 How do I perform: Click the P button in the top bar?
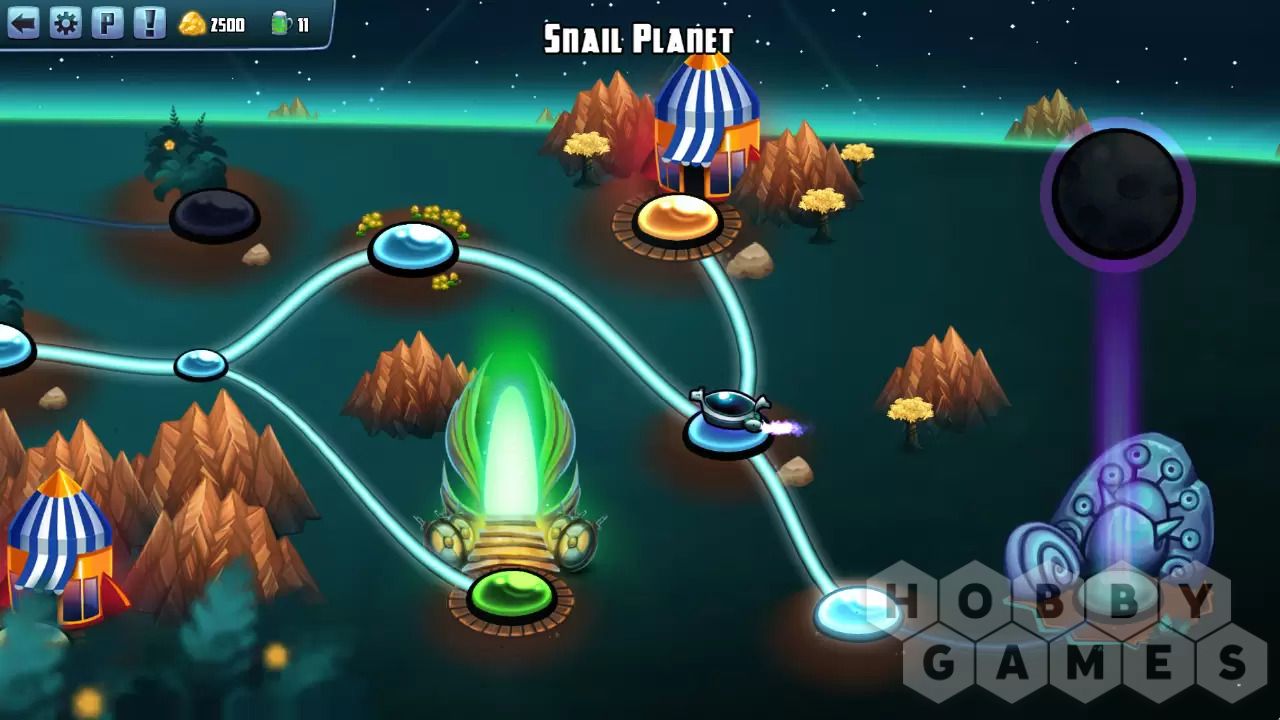click(x=107, y=23)
